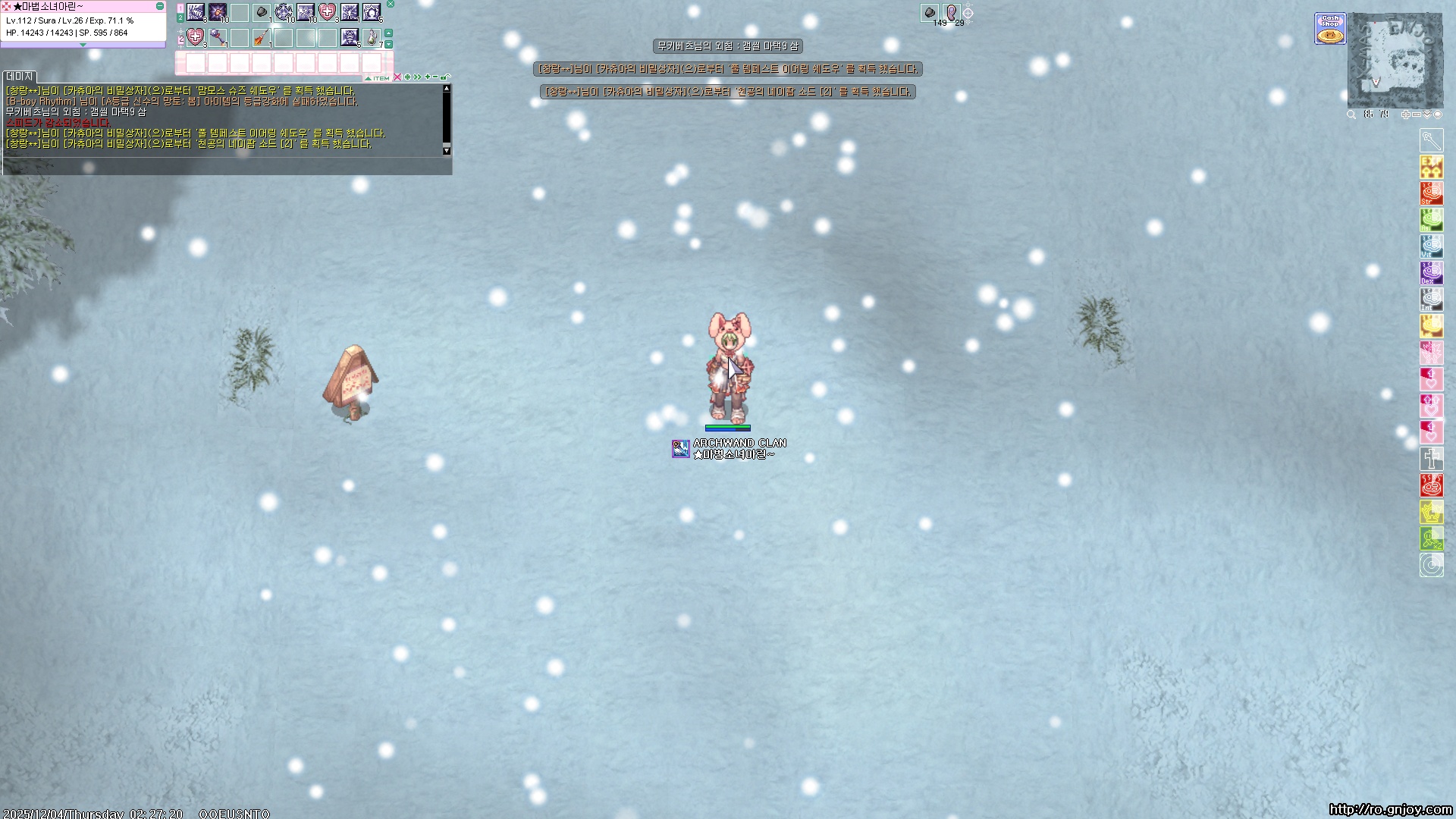1456x819 pixels.
Task: Activate the mace weapon hotbar slot
Action: 218,37
